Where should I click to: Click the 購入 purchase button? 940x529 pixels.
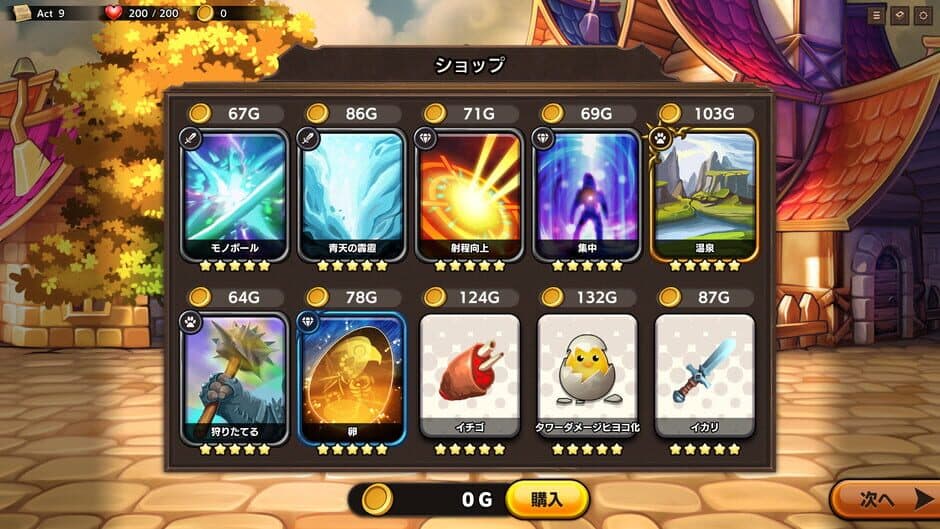pyautogui.click(x=547, y=499)
